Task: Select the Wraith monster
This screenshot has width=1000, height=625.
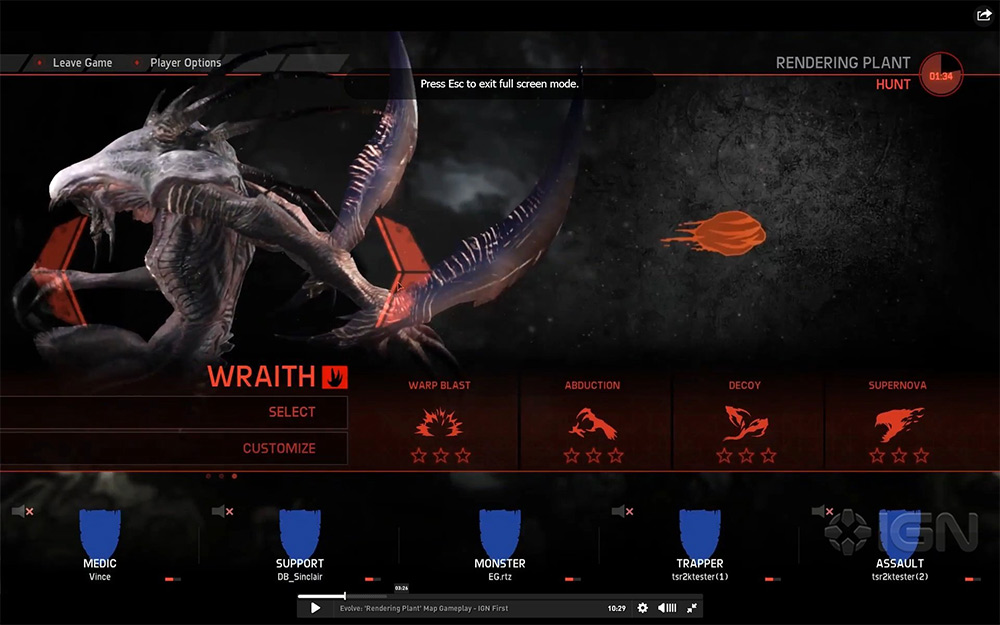Action: pos(291,412)
